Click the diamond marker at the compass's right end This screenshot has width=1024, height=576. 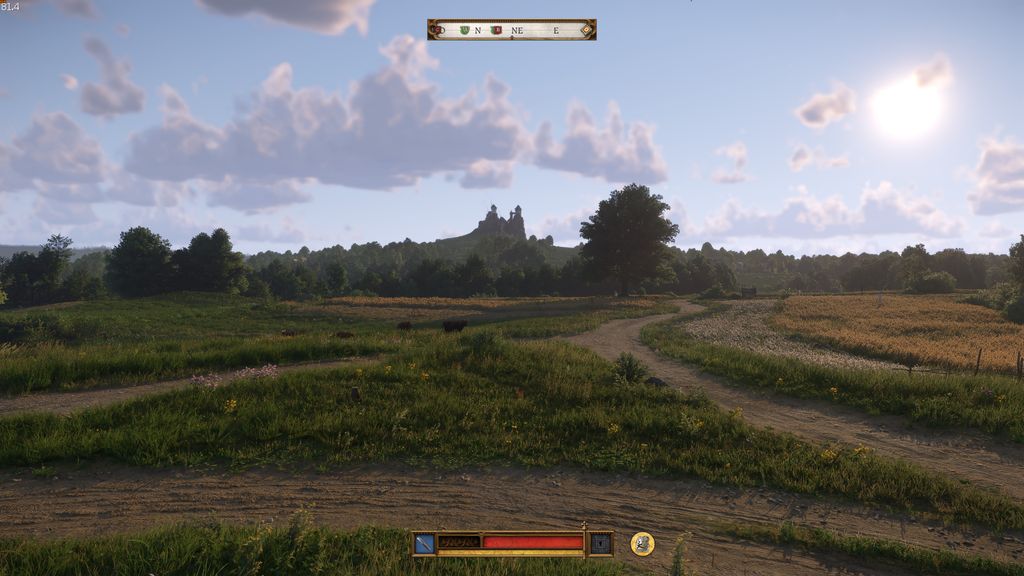[586, 30]
